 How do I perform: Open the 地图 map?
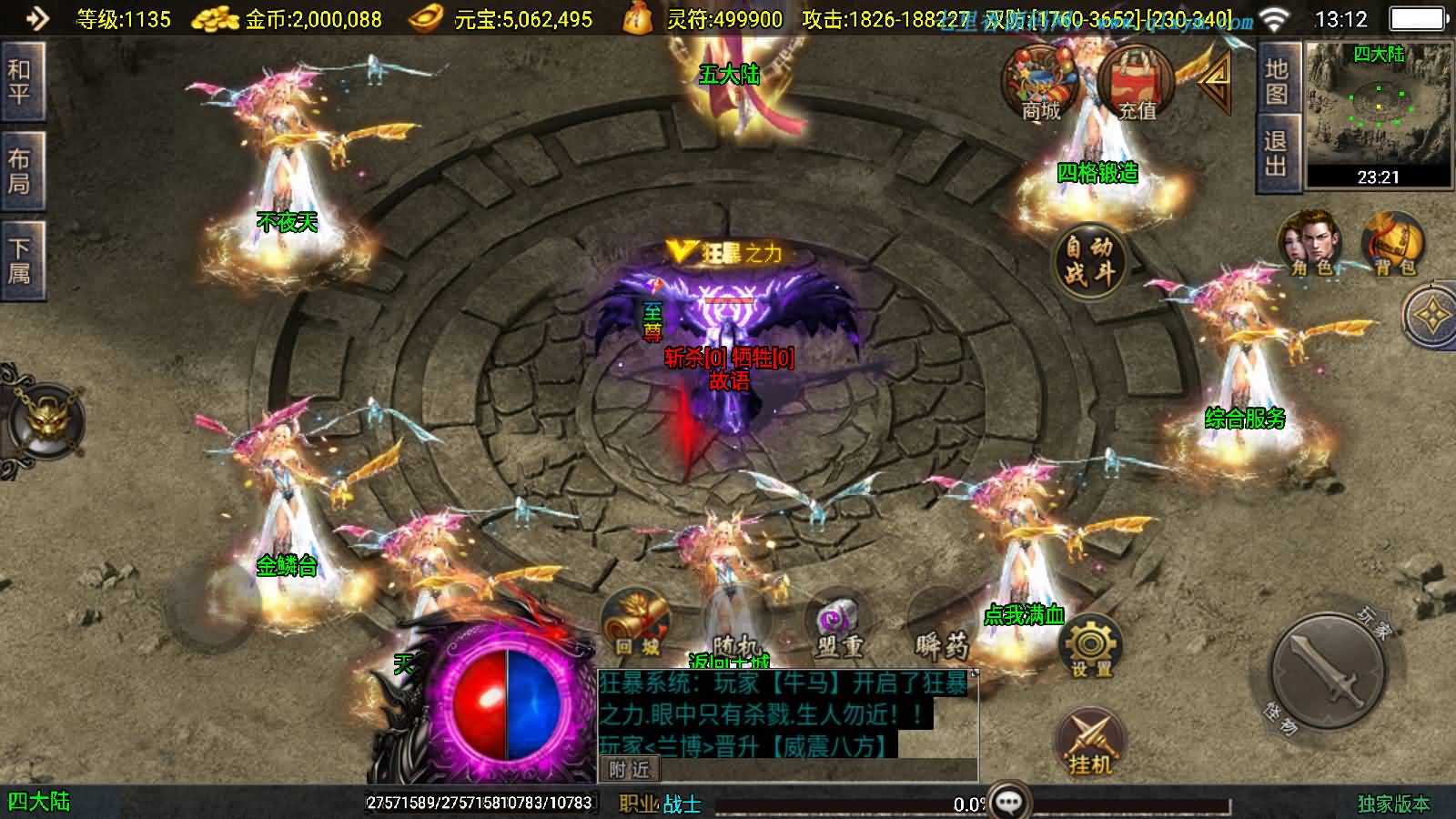click(1276, 80)
